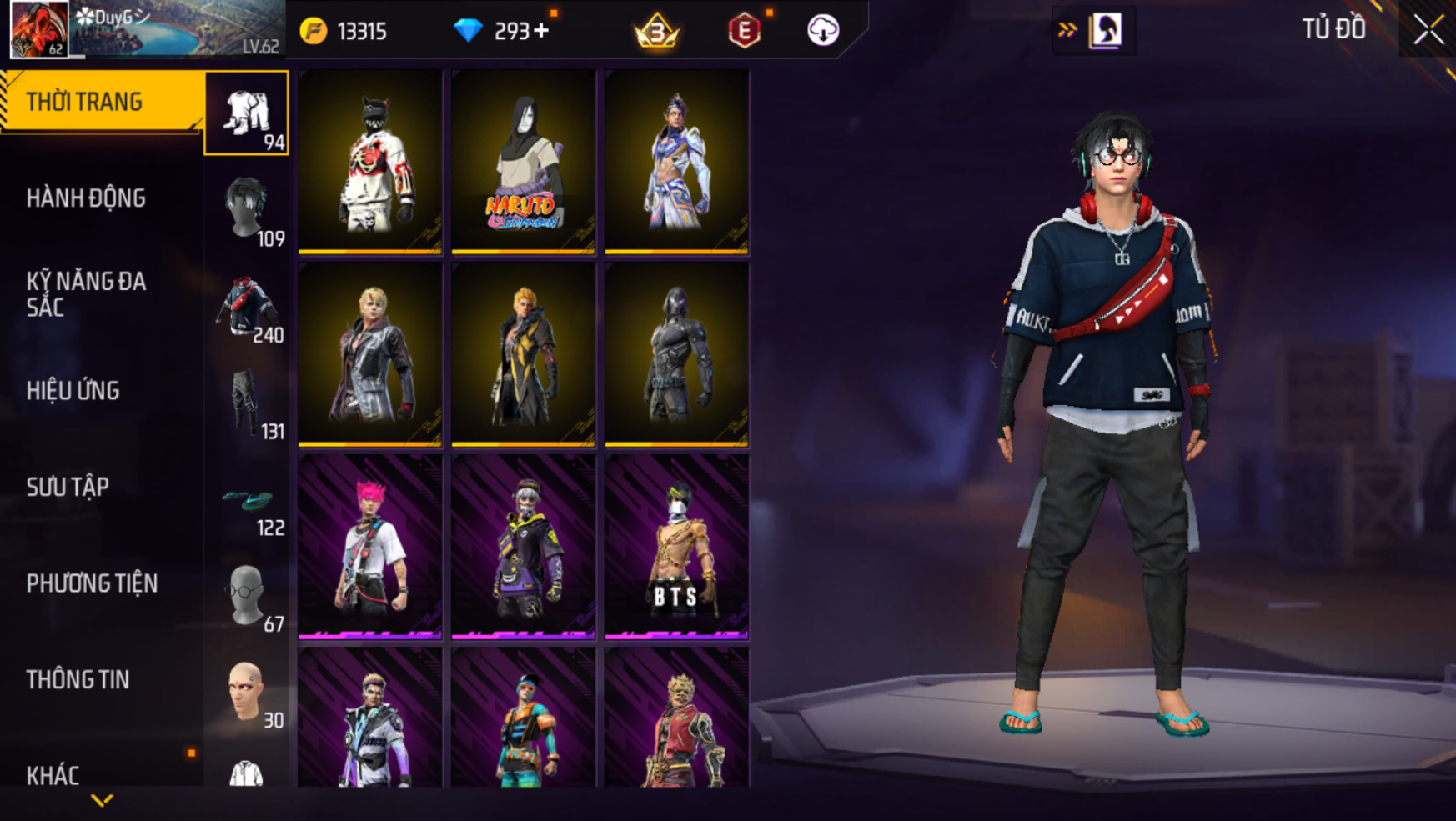Image resolution: width=1456 pixels, height=821 pixels.
Task: Click the cloud download icon
Action: click(x=822, y=31)
